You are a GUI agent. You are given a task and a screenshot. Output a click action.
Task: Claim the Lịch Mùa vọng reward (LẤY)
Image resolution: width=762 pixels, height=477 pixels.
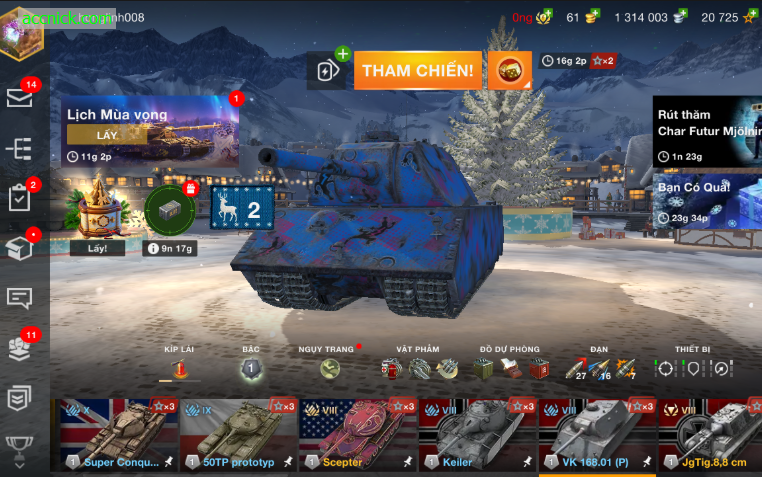(x=107, y=135)
